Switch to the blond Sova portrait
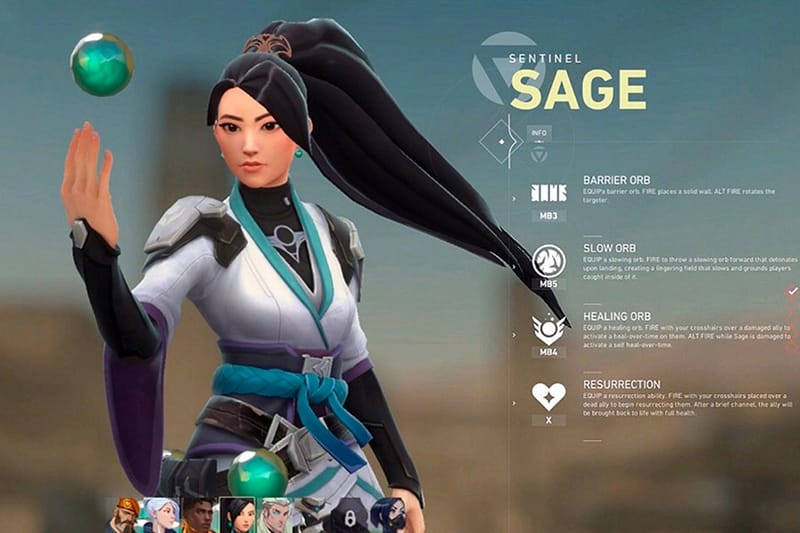The image size is (800, 533). coord(275,515)
